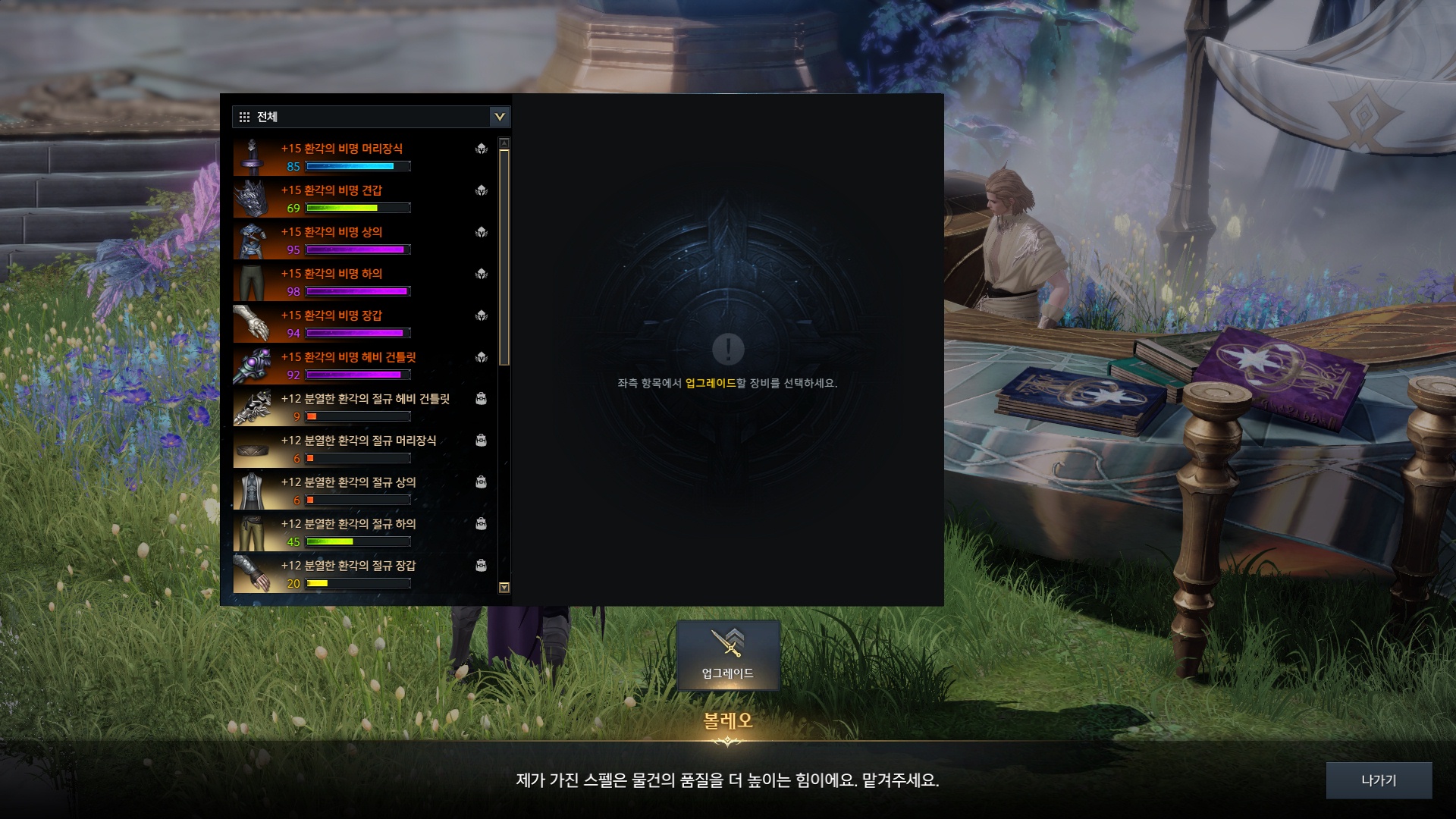Click the dropdown chevron on the filter bar

tap(499, 117)
